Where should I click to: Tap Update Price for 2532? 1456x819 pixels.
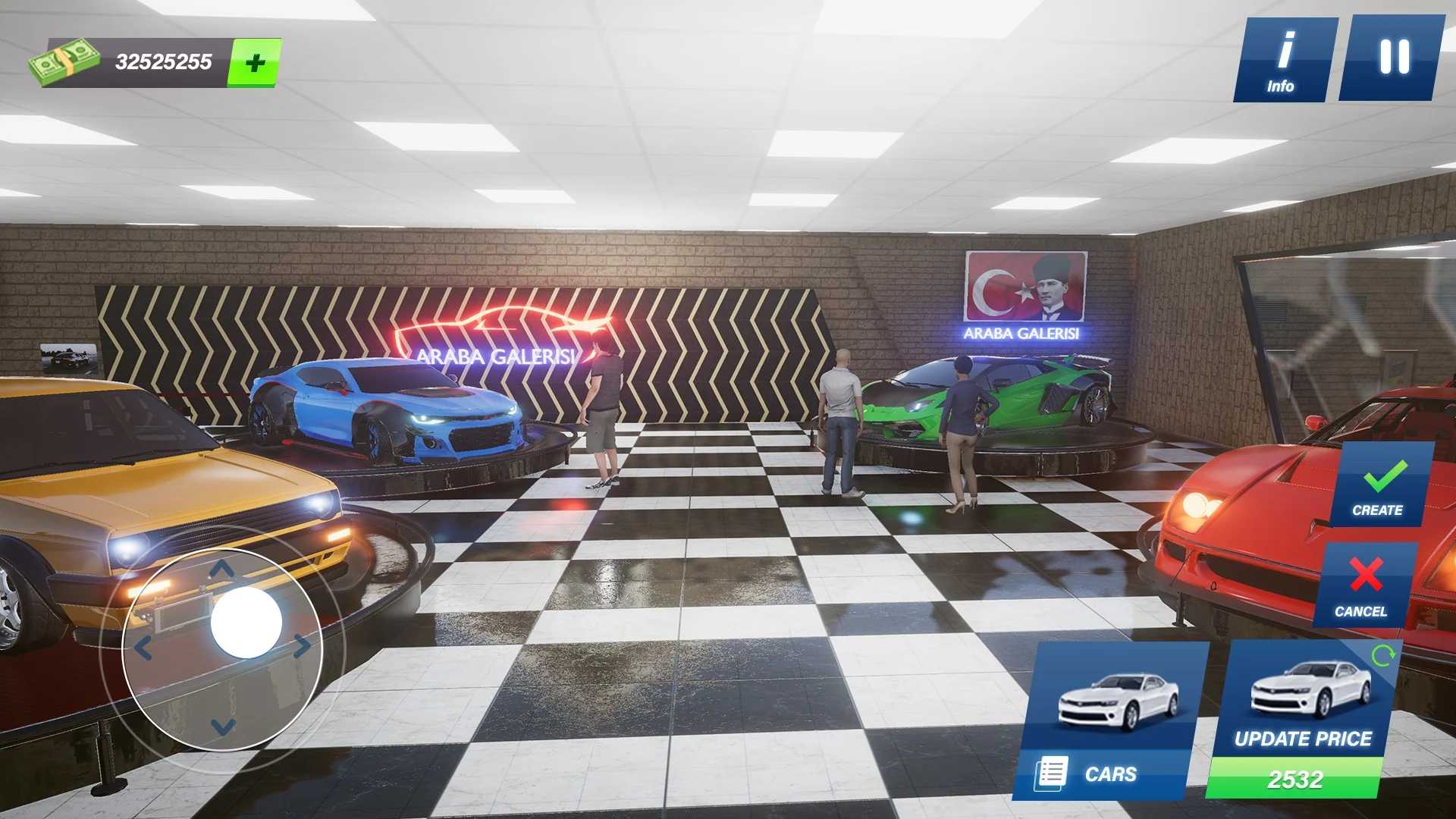[x=1304, y=720]
